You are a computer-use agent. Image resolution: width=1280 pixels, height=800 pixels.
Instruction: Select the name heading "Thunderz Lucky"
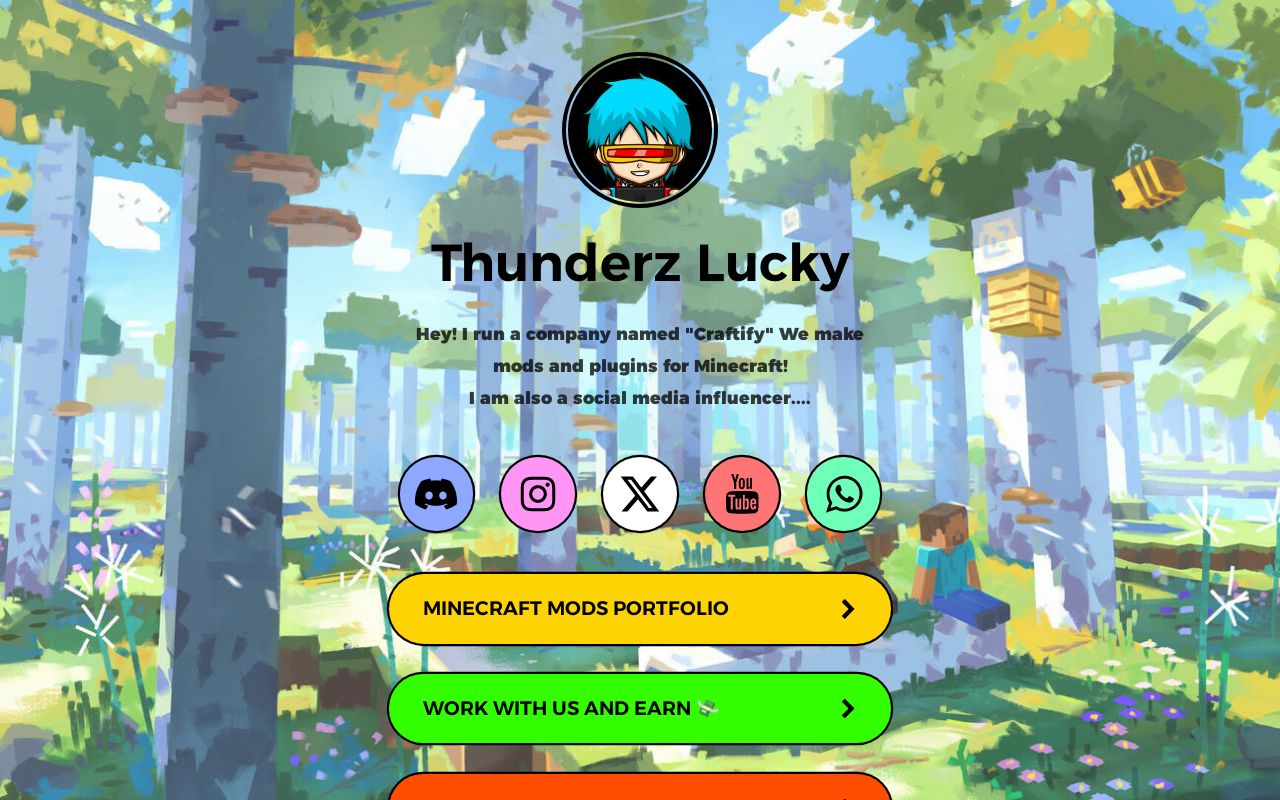(x=640, y=262)
